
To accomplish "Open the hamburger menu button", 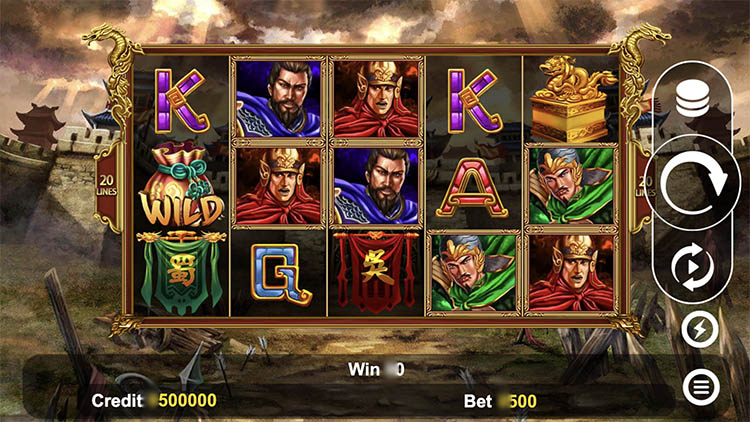I will point(699,386).
